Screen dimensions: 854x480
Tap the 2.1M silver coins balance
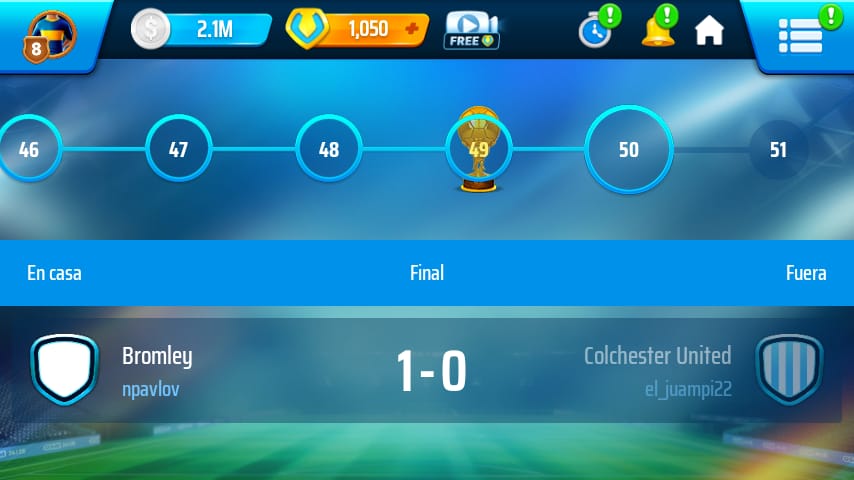[x=202, y=30]
